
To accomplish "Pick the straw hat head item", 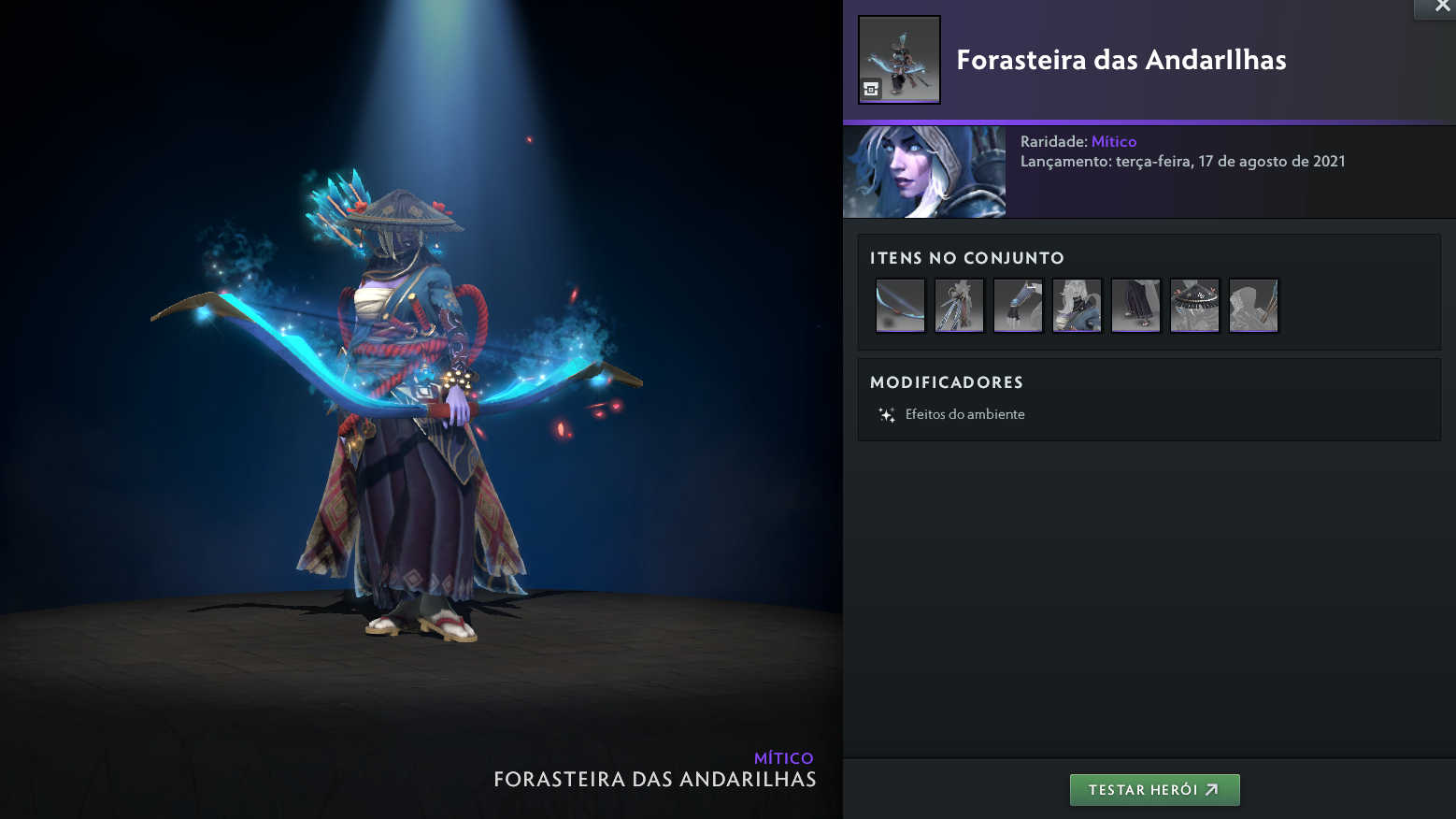I will [1194, 305].
